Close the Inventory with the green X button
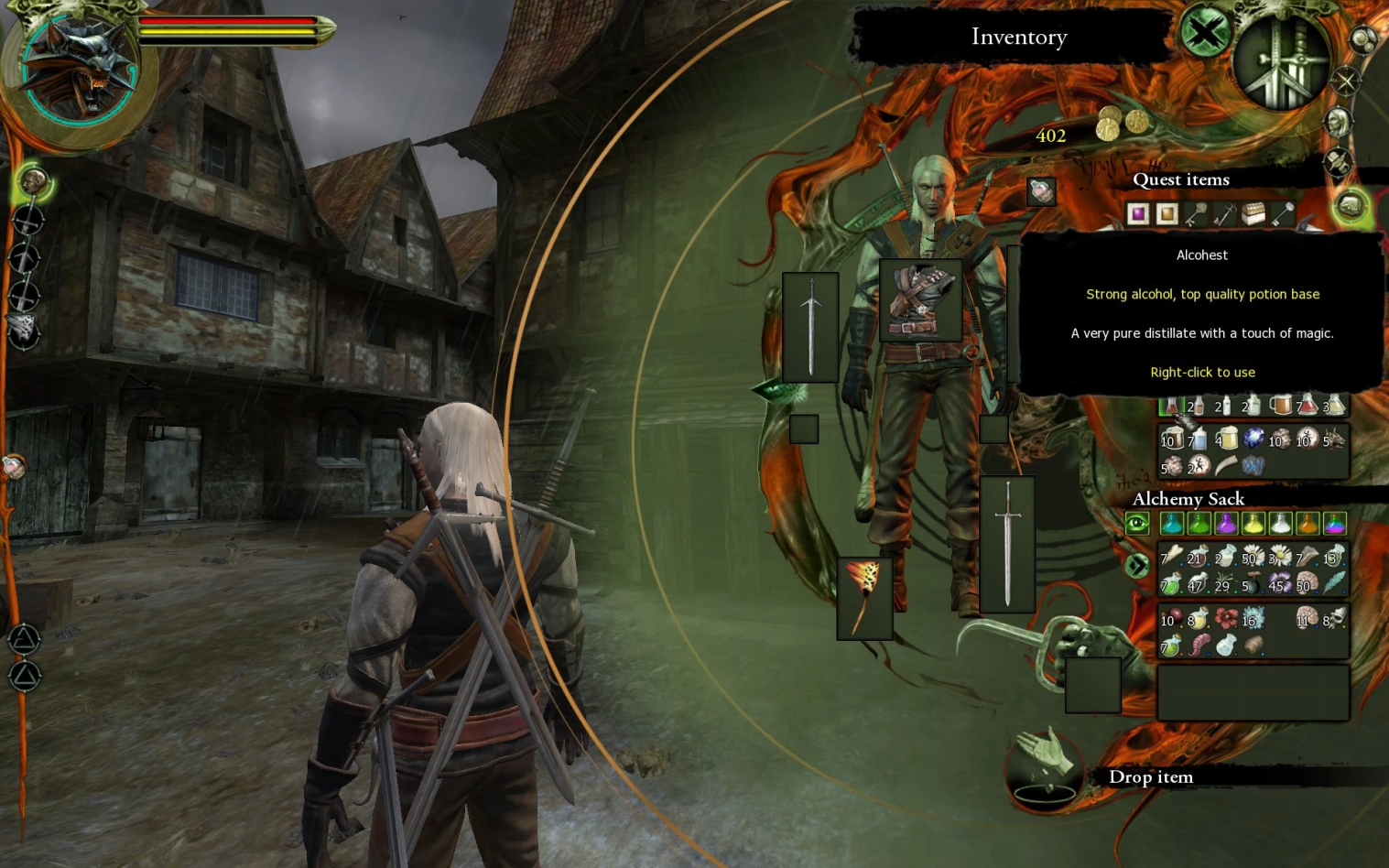This screenshot has height=868, width=1389. pos(1205,34)
